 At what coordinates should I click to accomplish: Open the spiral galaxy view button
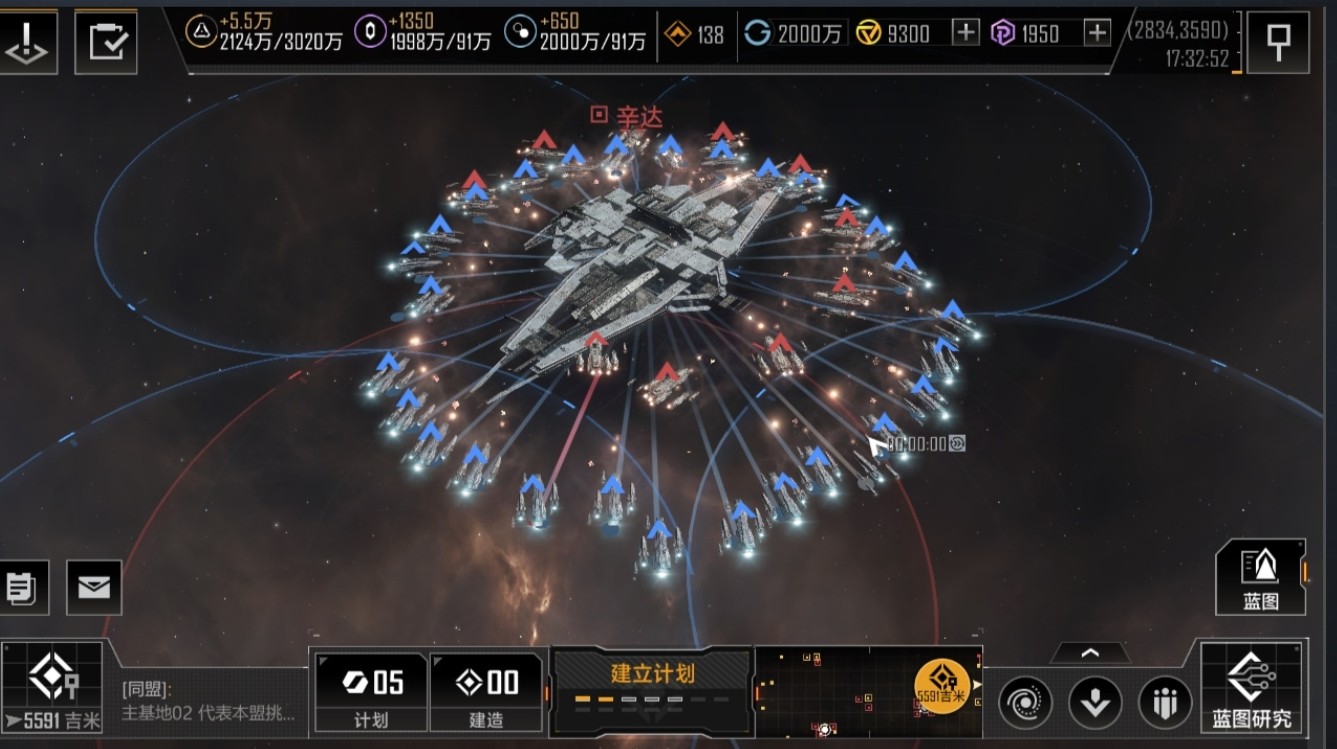pyautogui.click(x=1025, y=702)
